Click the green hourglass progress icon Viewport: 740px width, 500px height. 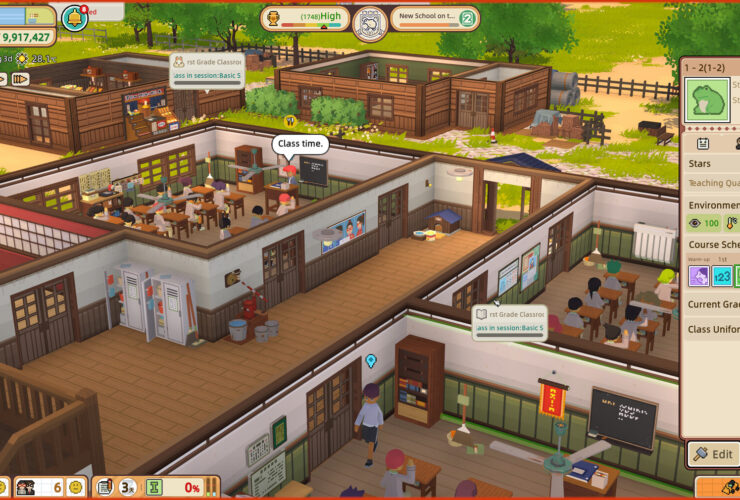(x=155, y=487)
